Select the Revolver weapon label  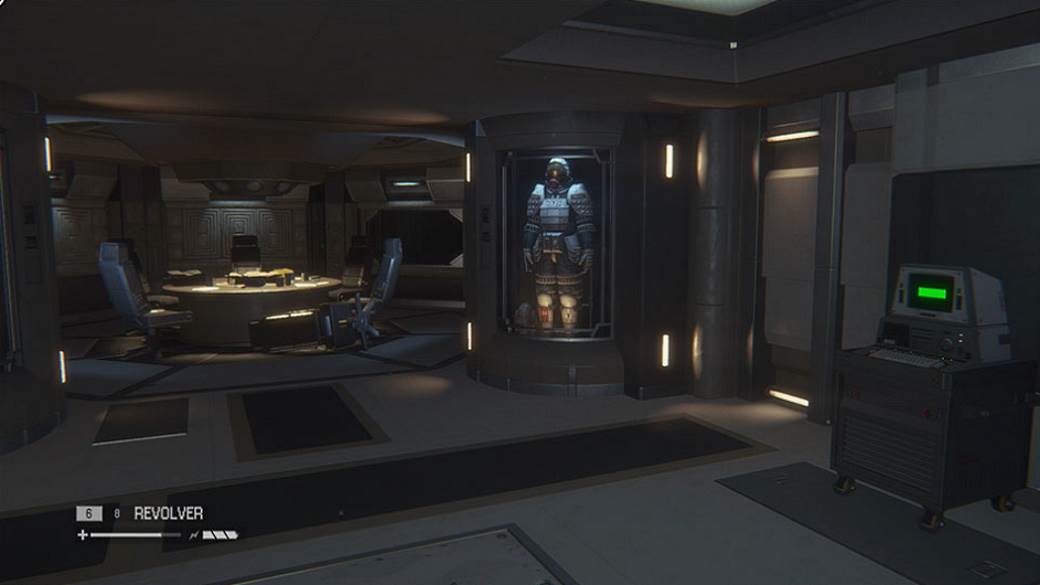(x=168, y=513)
